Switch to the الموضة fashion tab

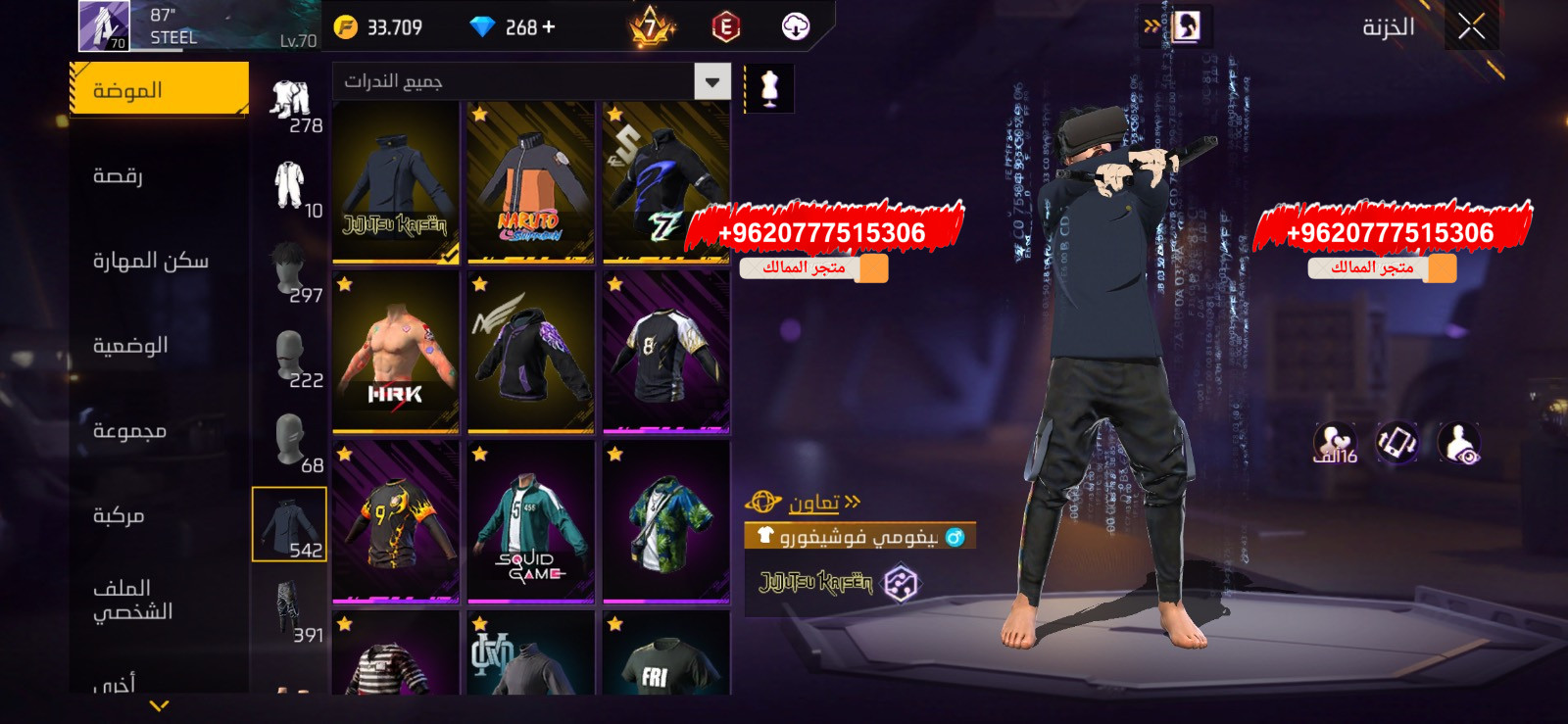pos(159,90)
